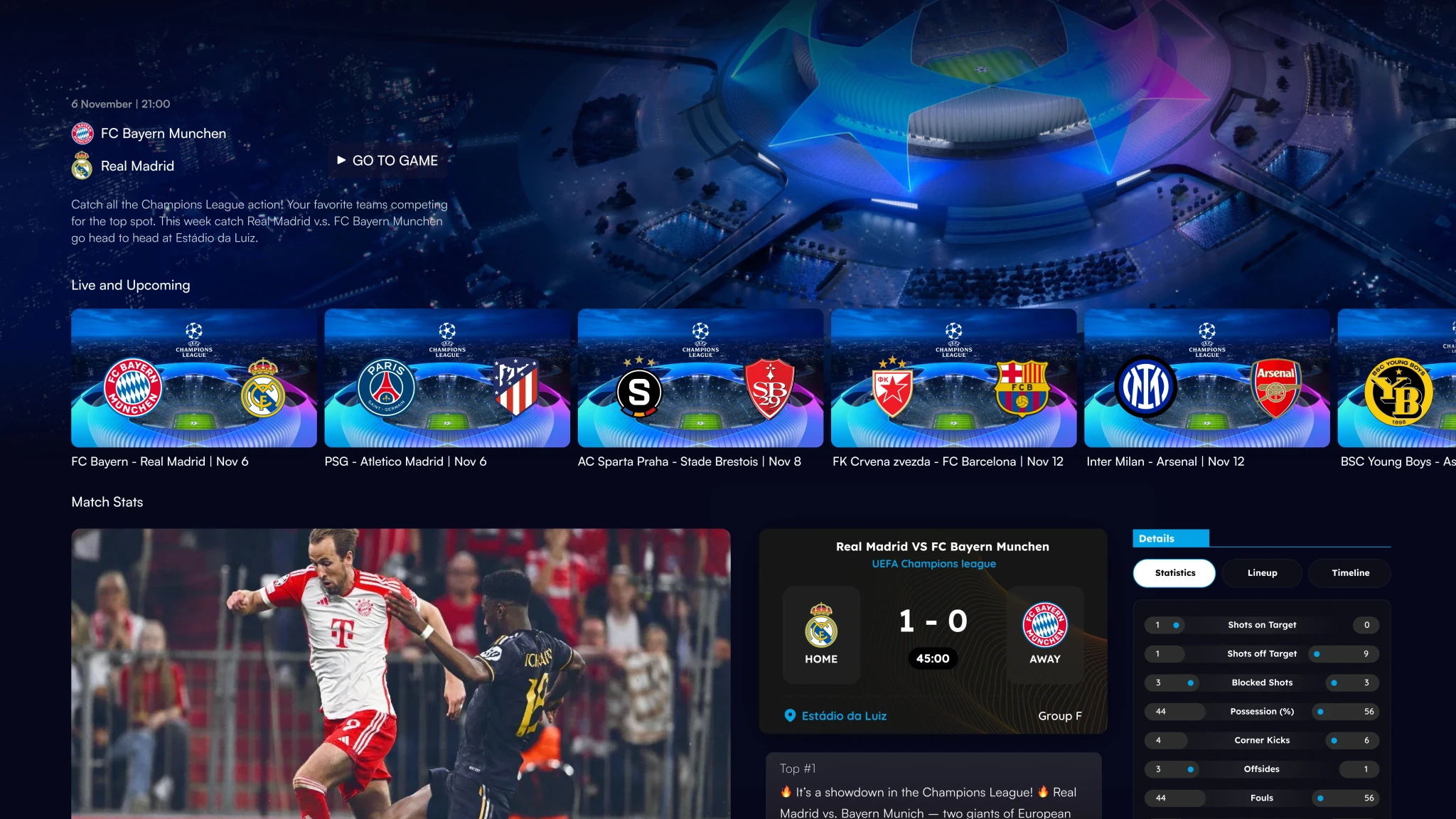Open the Estádio da Luiz venue link
Screen dimensions: 1456x819
[844, 716]
